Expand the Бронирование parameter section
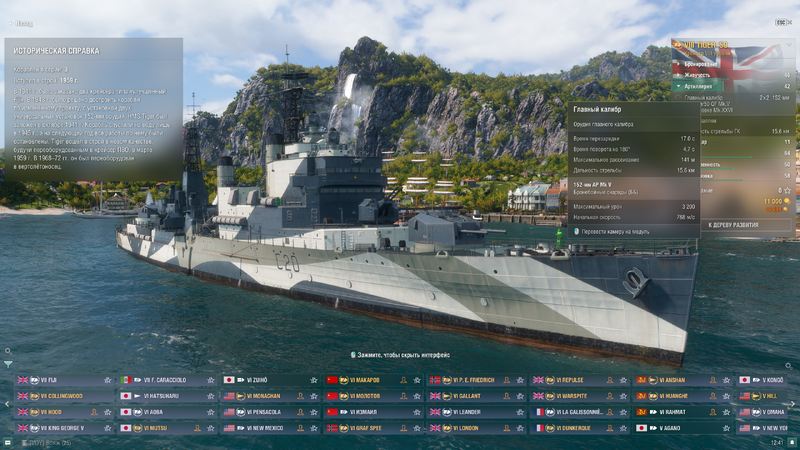 (700, 62)
